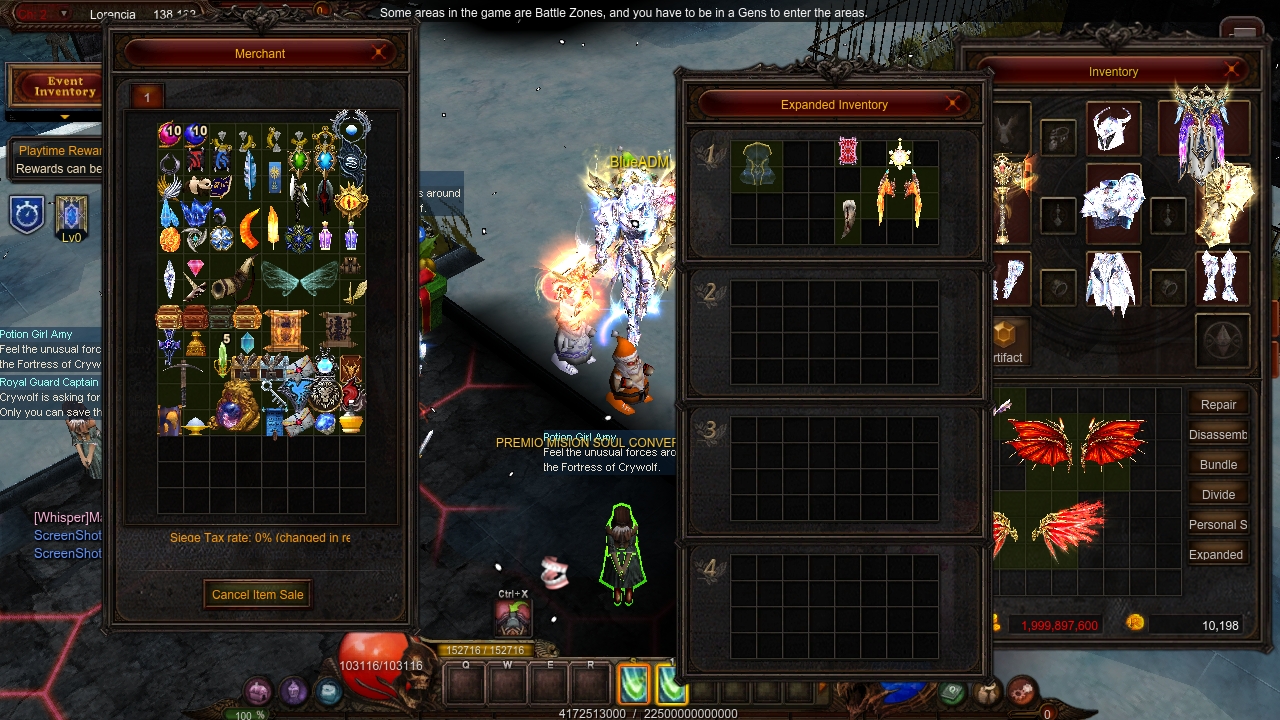This screenshot has width=1280, height=720.
Task: Pick the pink diamond gem in merchant shop
Action: (195, 267)
